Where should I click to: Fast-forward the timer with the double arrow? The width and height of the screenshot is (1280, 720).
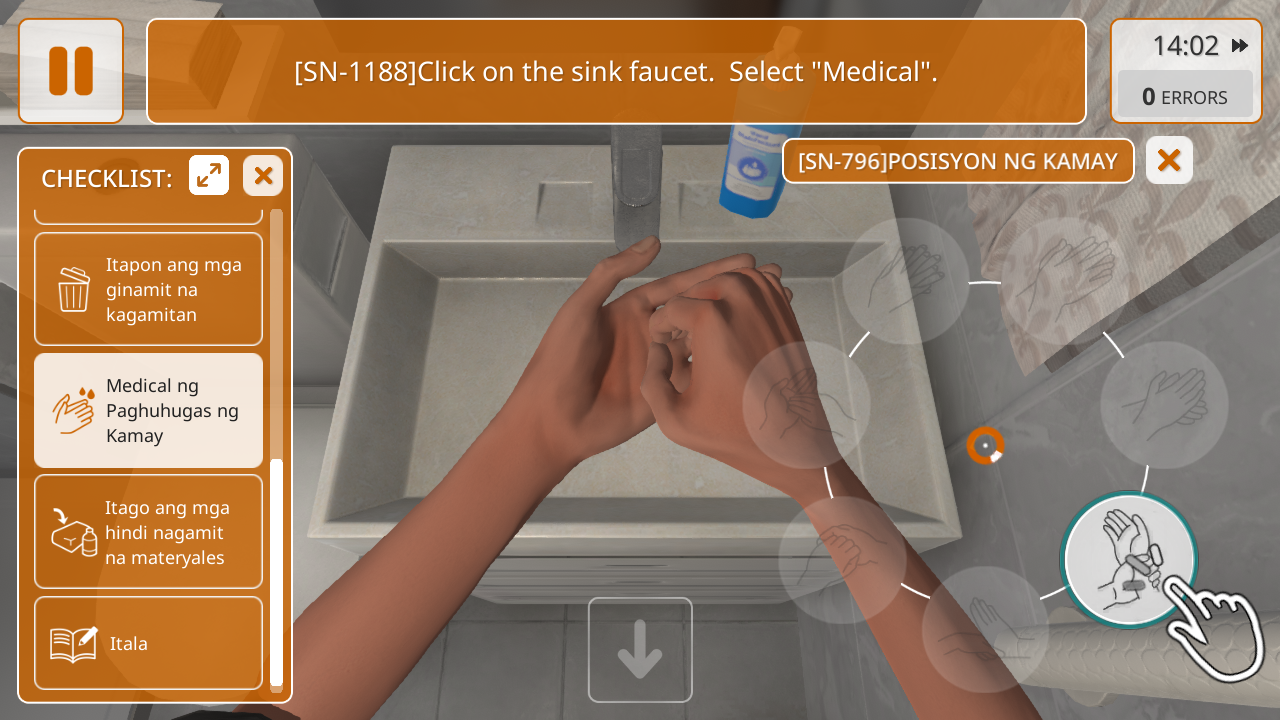[1240, 46]
